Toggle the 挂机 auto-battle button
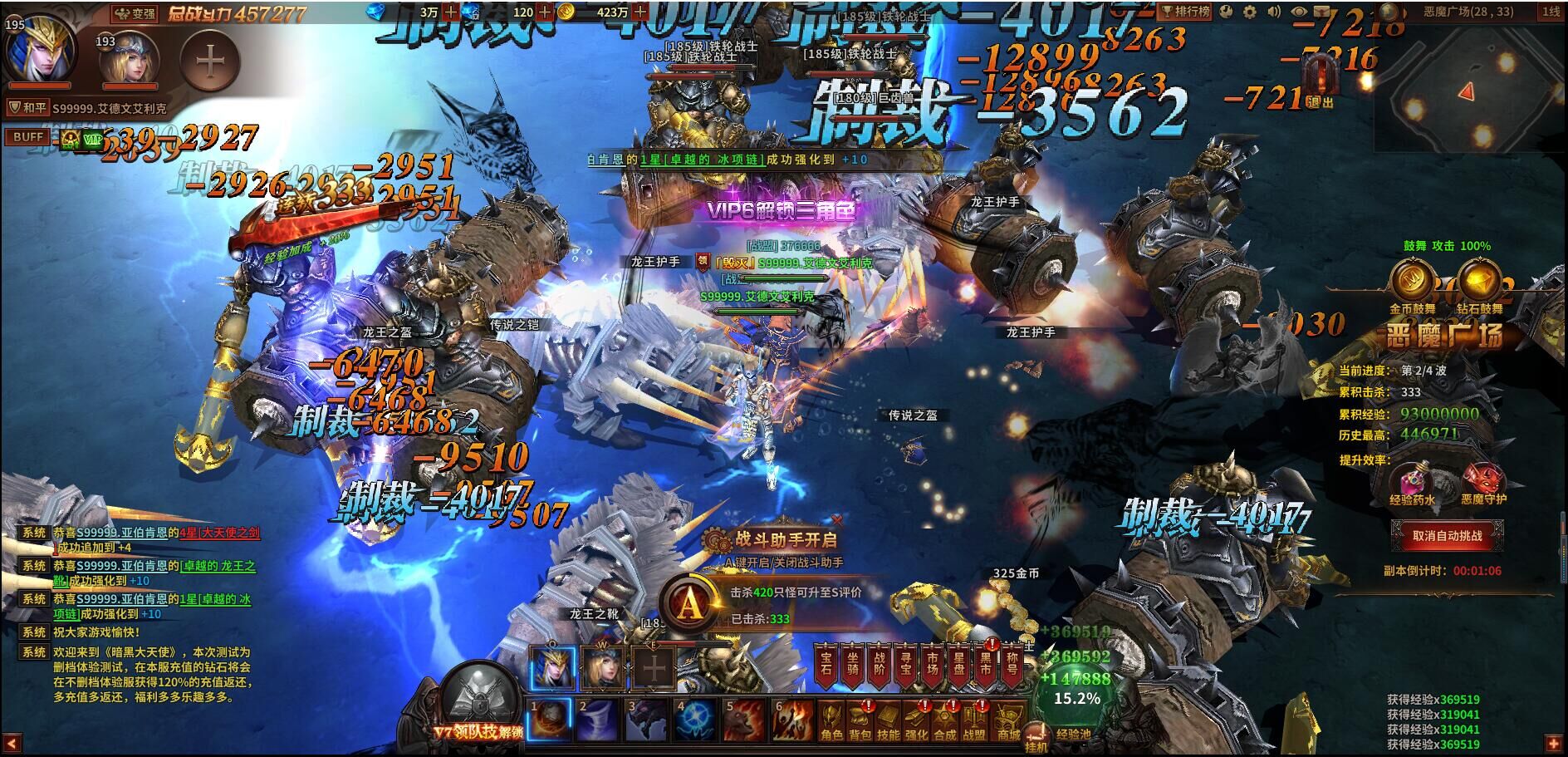1568x757 pixels. [1036, 739]
